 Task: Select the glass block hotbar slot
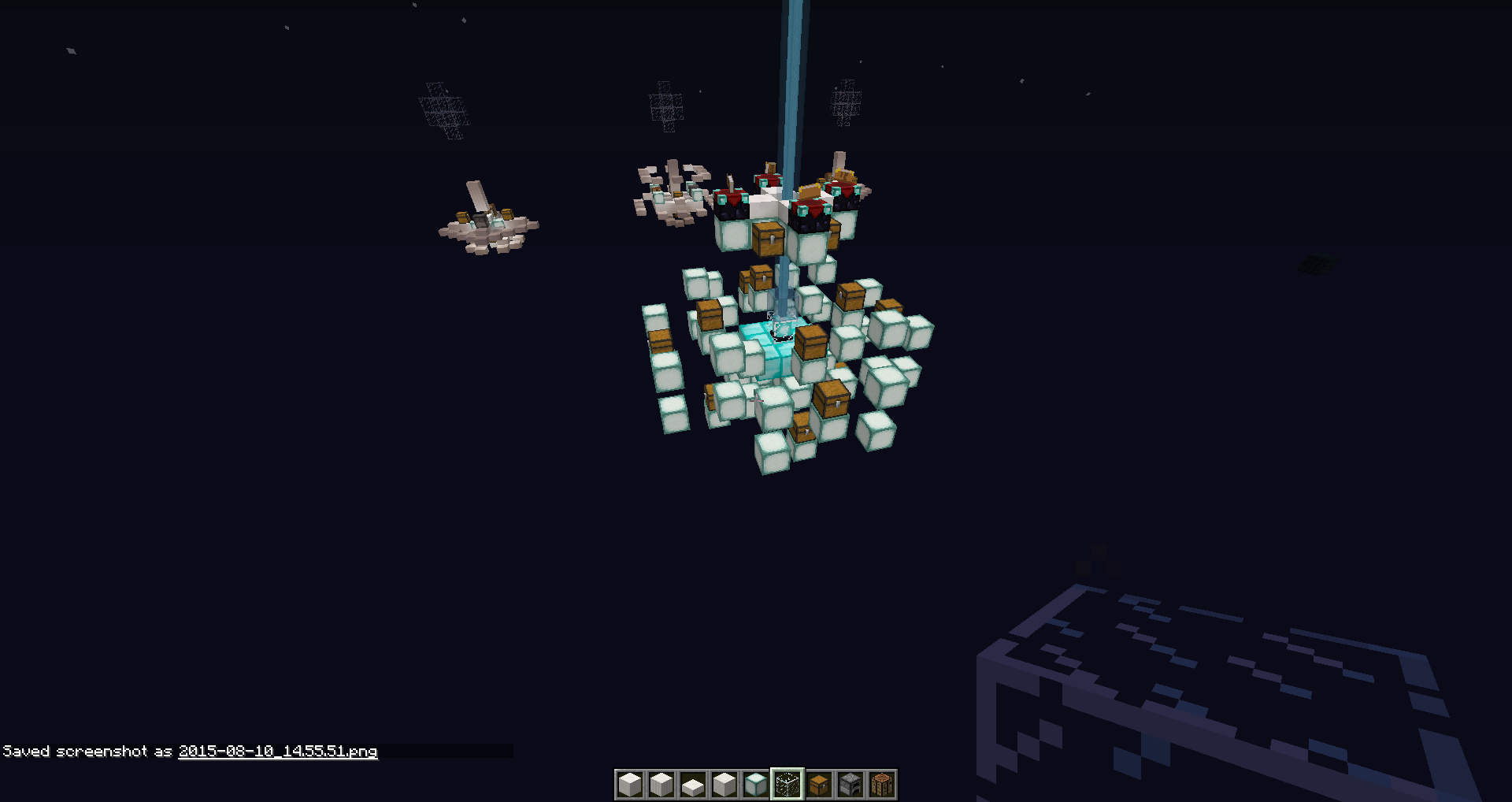point(787,785)
